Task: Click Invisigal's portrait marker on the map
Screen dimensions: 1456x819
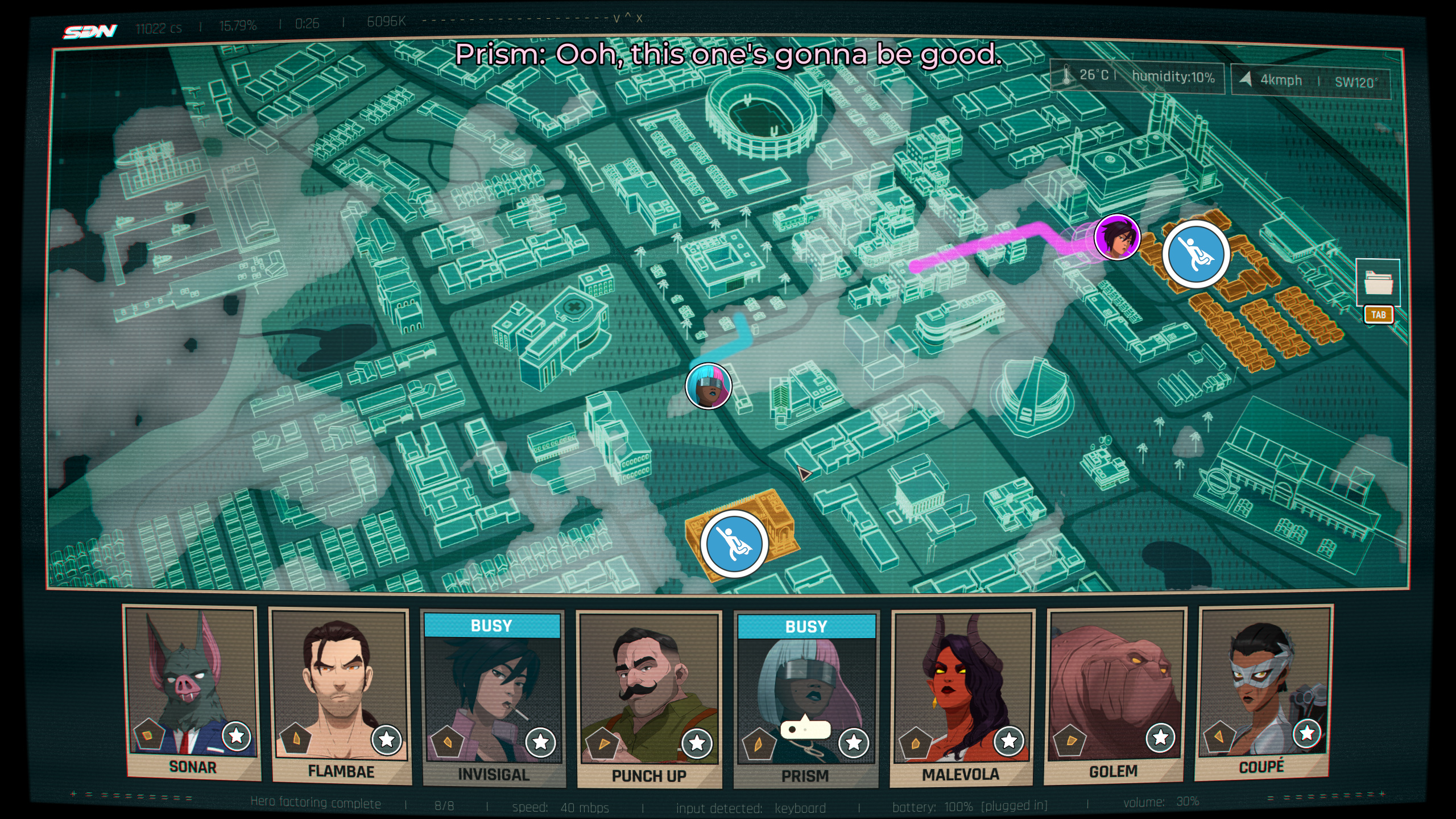Action: click(1117, 237)
